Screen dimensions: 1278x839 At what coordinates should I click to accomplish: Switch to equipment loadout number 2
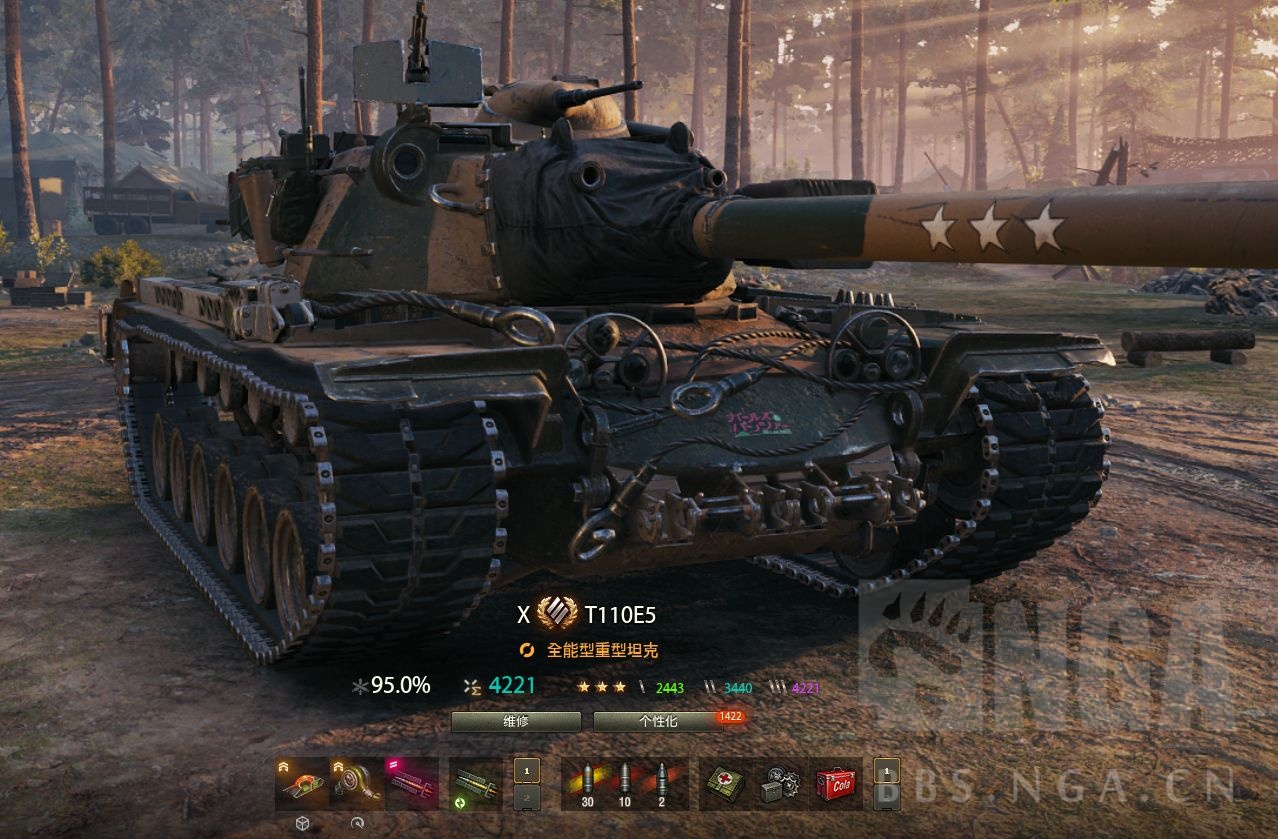[x=527, y=797]
